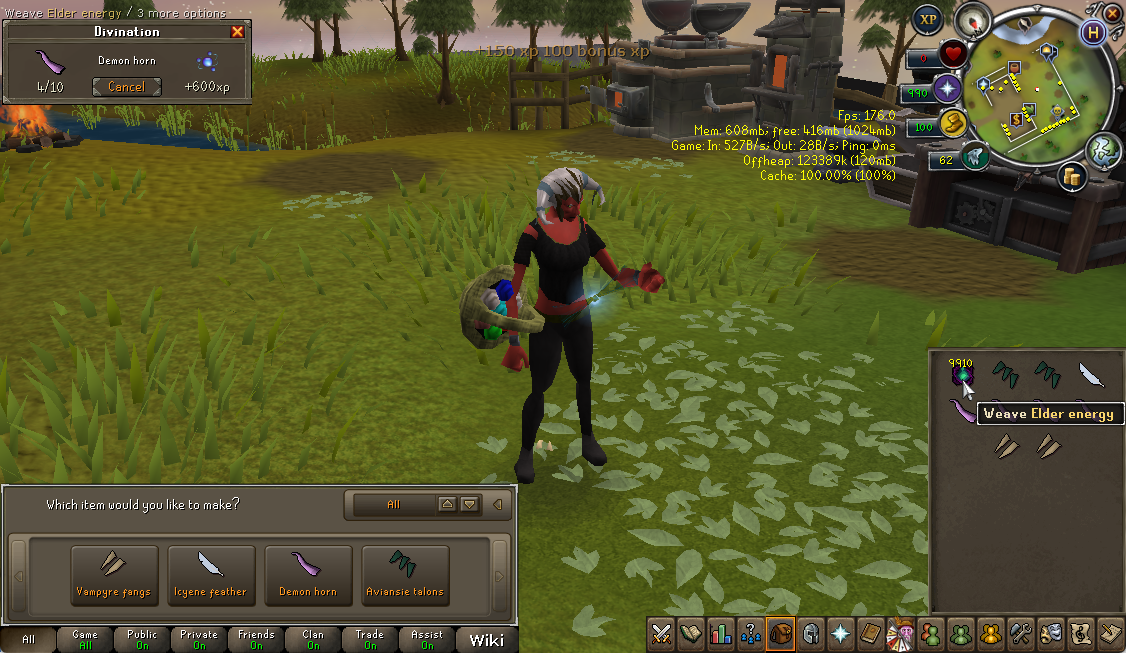The width and height of the screenshot is (1126, 653).
Task: Click the Clan chat filter tab
Action: coord(313,639)
